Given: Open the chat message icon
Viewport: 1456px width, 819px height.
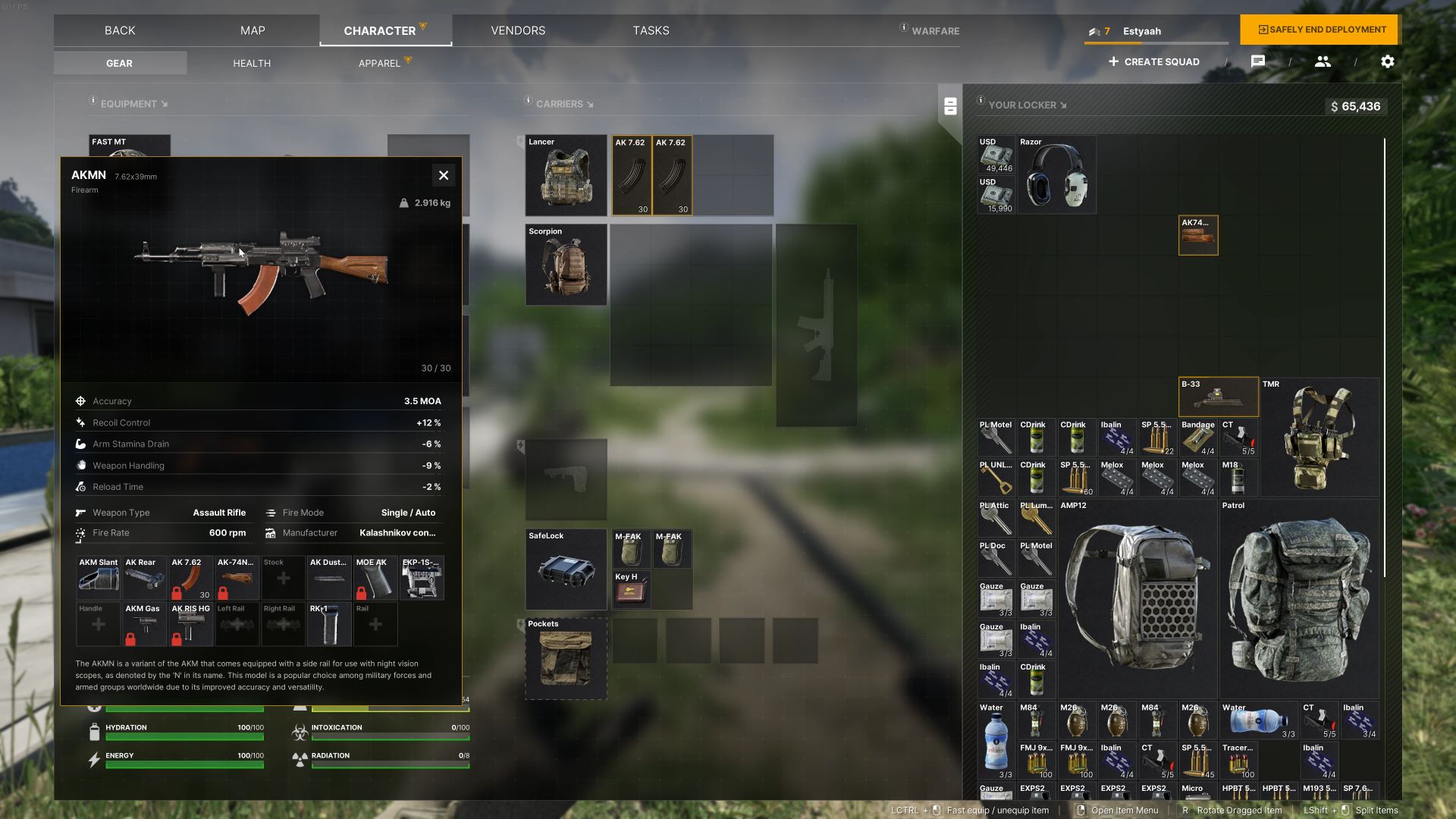Looking at the screenshot, I should tap(1257, 61).
